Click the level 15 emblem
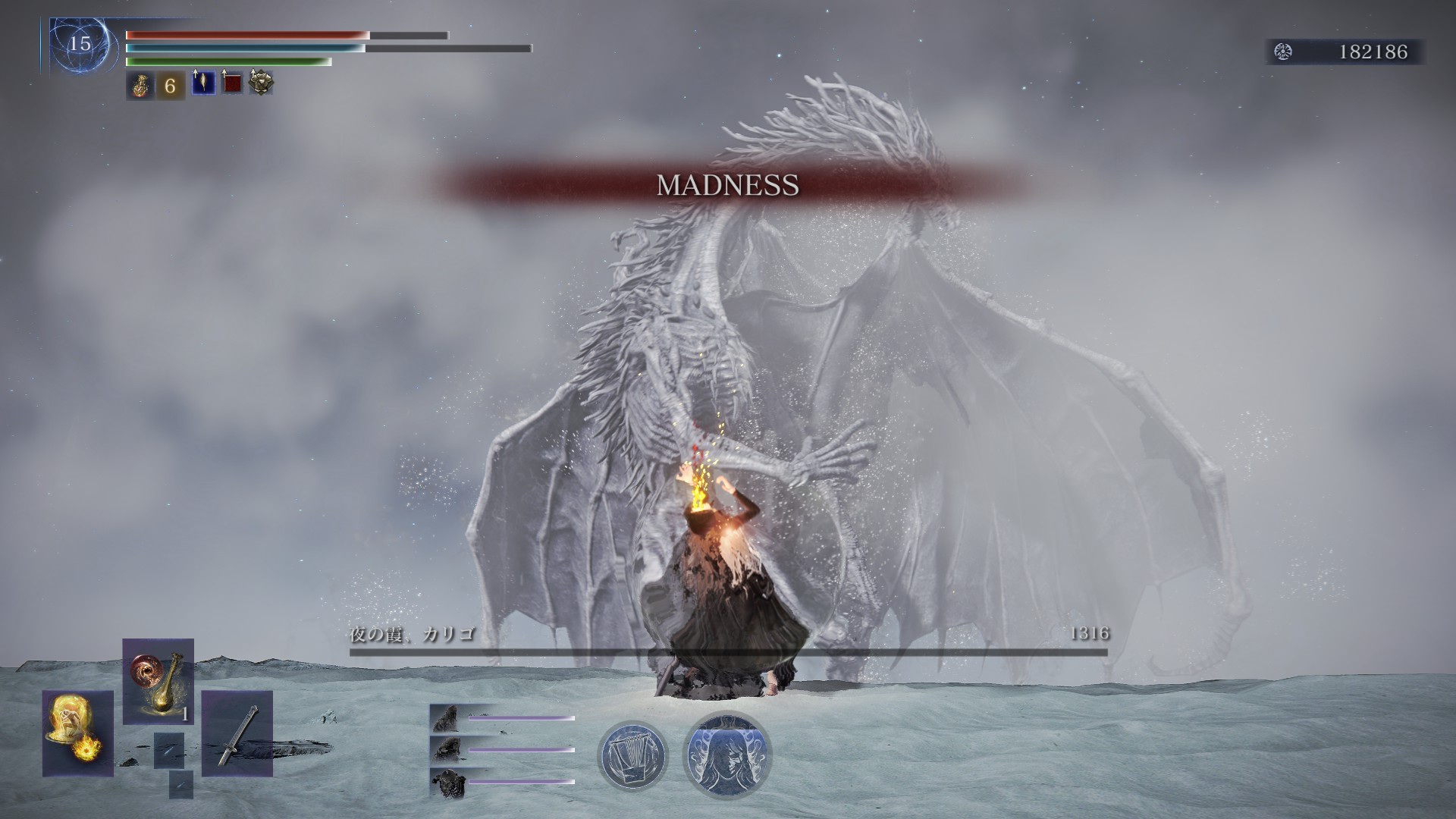 click(x=79, y=44)
